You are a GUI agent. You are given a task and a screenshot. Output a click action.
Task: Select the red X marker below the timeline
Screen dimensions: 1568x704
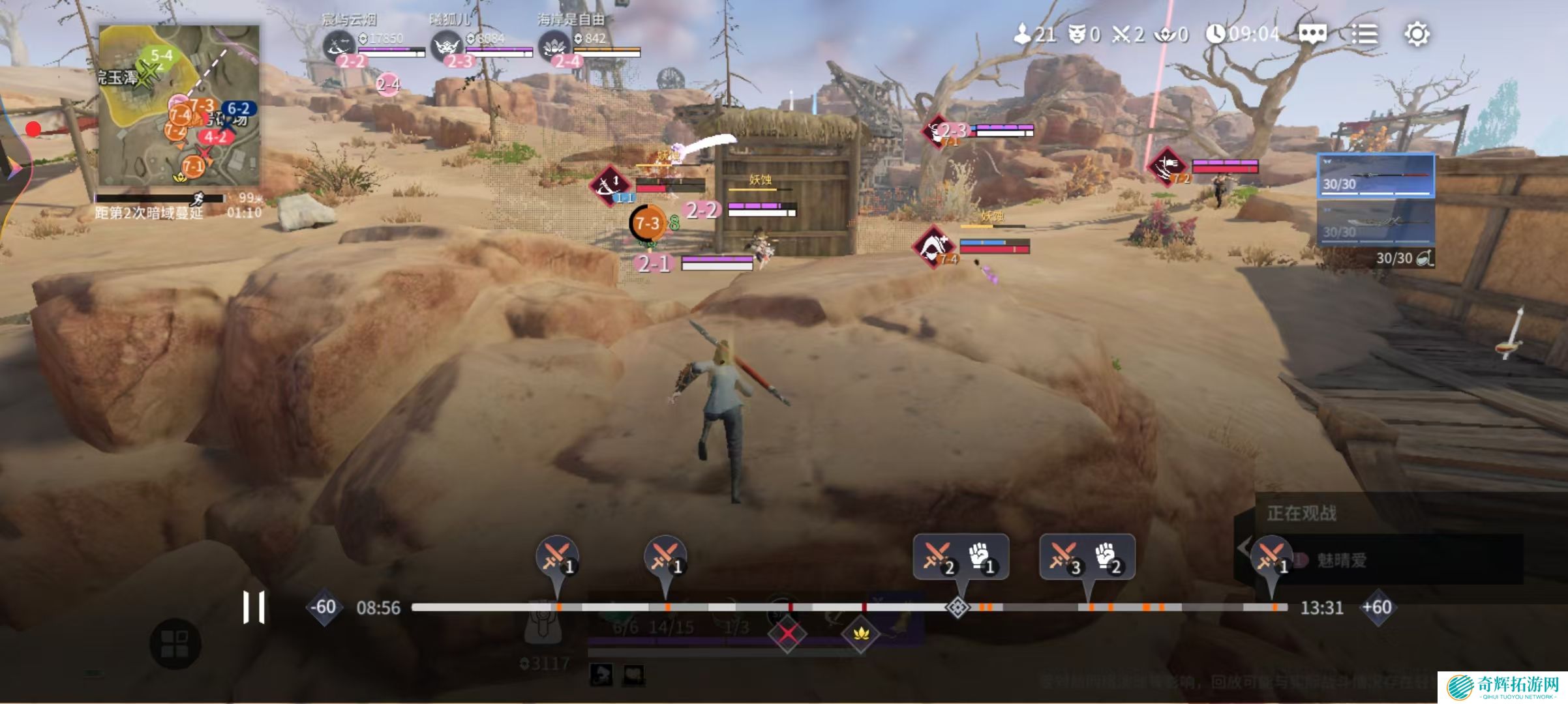(x=787, y=634)
